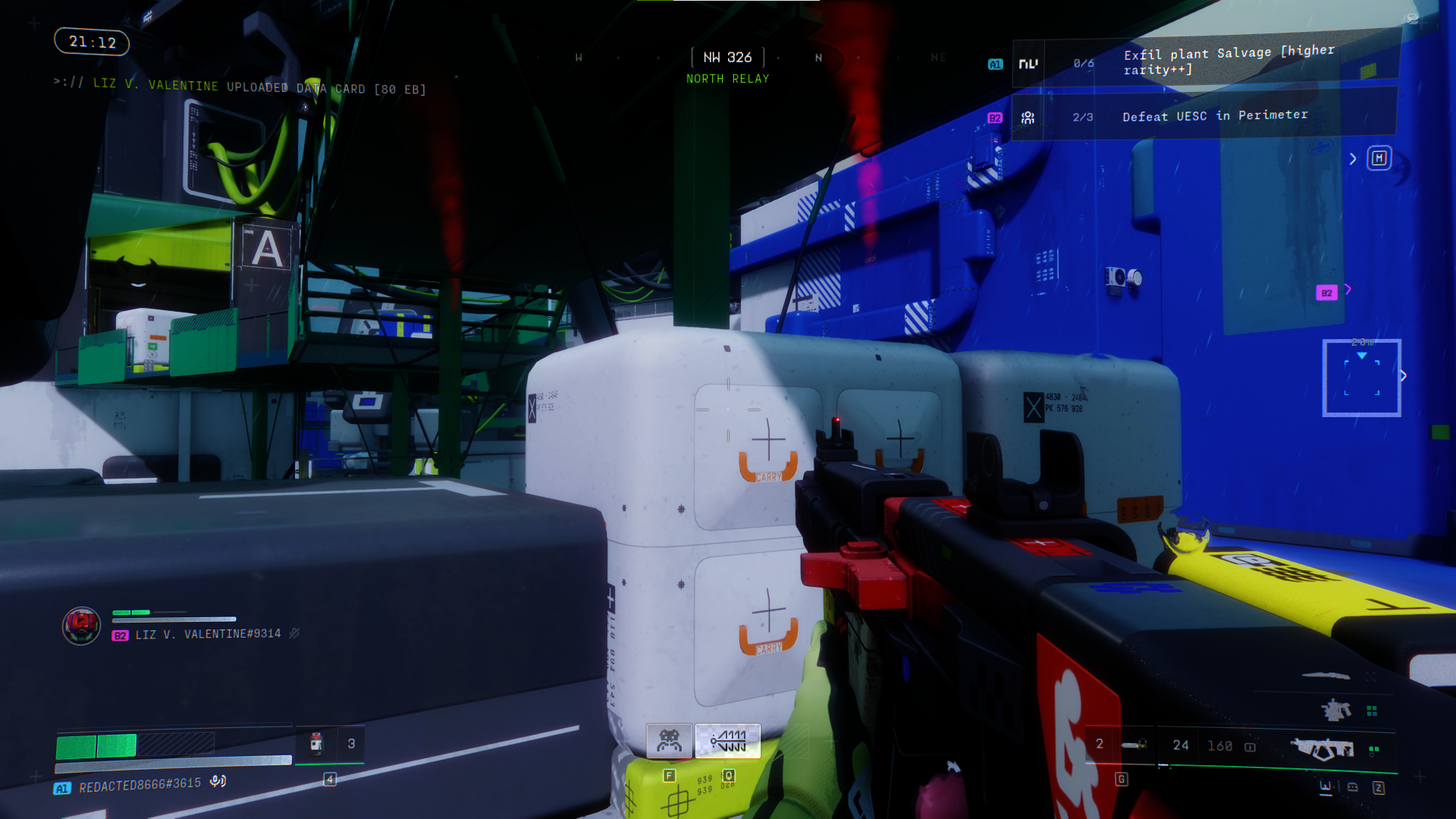Toggle the voice chat microphone icon
The image size is (1456, 819).
coord(218,781)
